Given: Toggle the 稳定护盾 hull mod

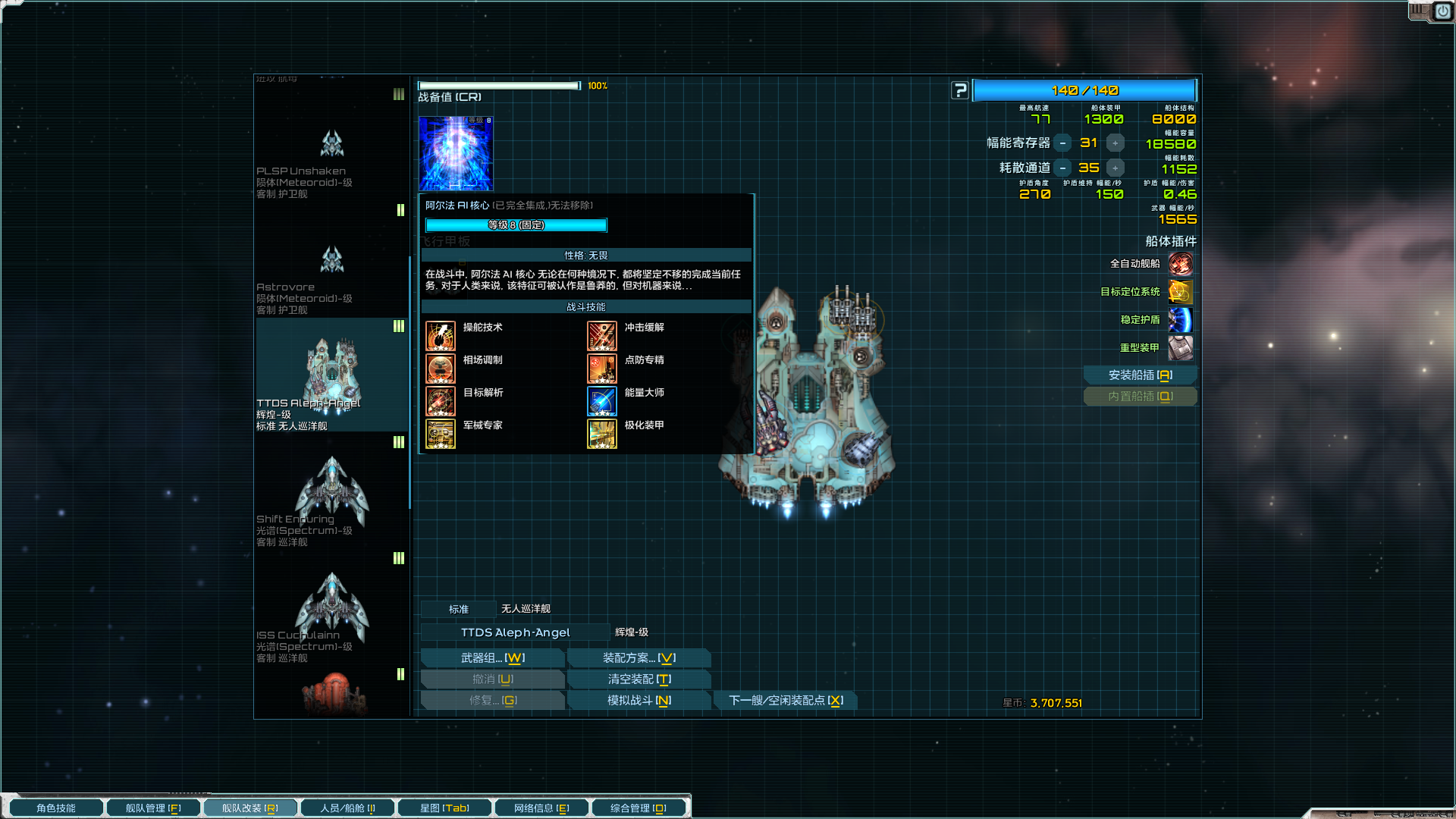Looking at the screenshot, I should tap(1181, 320).
